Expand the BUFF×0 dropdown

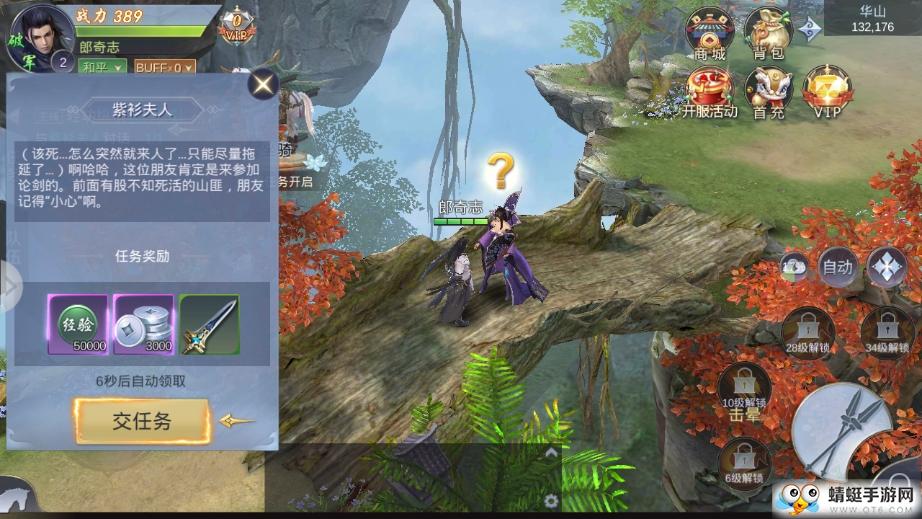pos(166,67)
